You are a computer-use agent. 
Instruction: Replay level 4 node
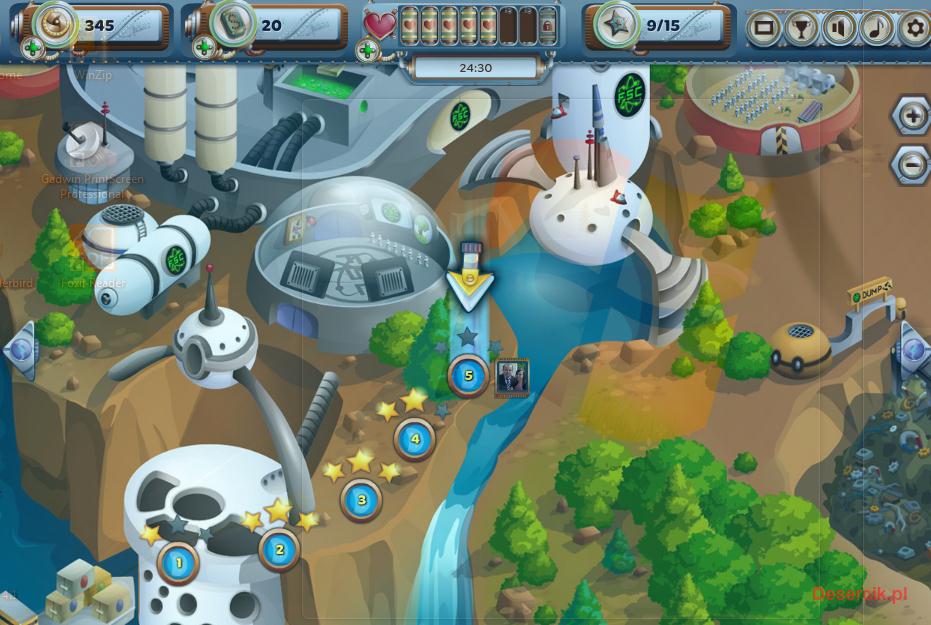coord(414,438)
